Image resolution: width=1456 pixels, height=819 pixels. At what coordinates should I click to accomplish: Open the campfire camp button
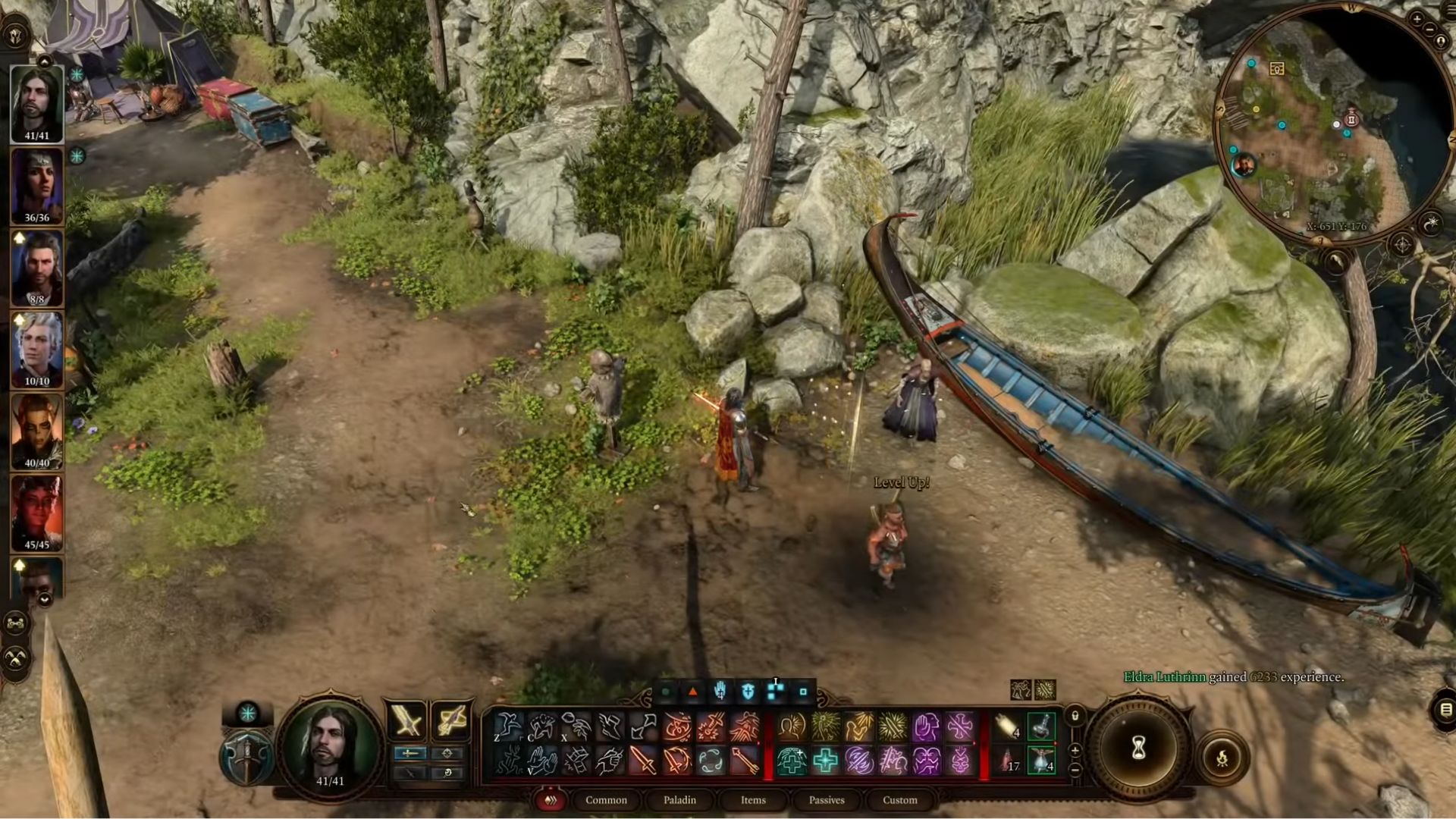[x=1222, y=758]
